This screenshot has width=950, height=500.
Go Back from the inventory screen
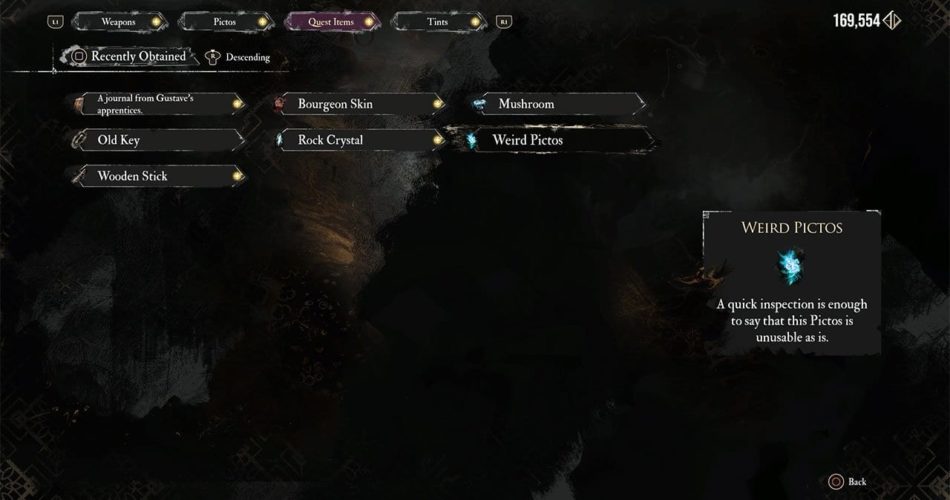point(851,482)
